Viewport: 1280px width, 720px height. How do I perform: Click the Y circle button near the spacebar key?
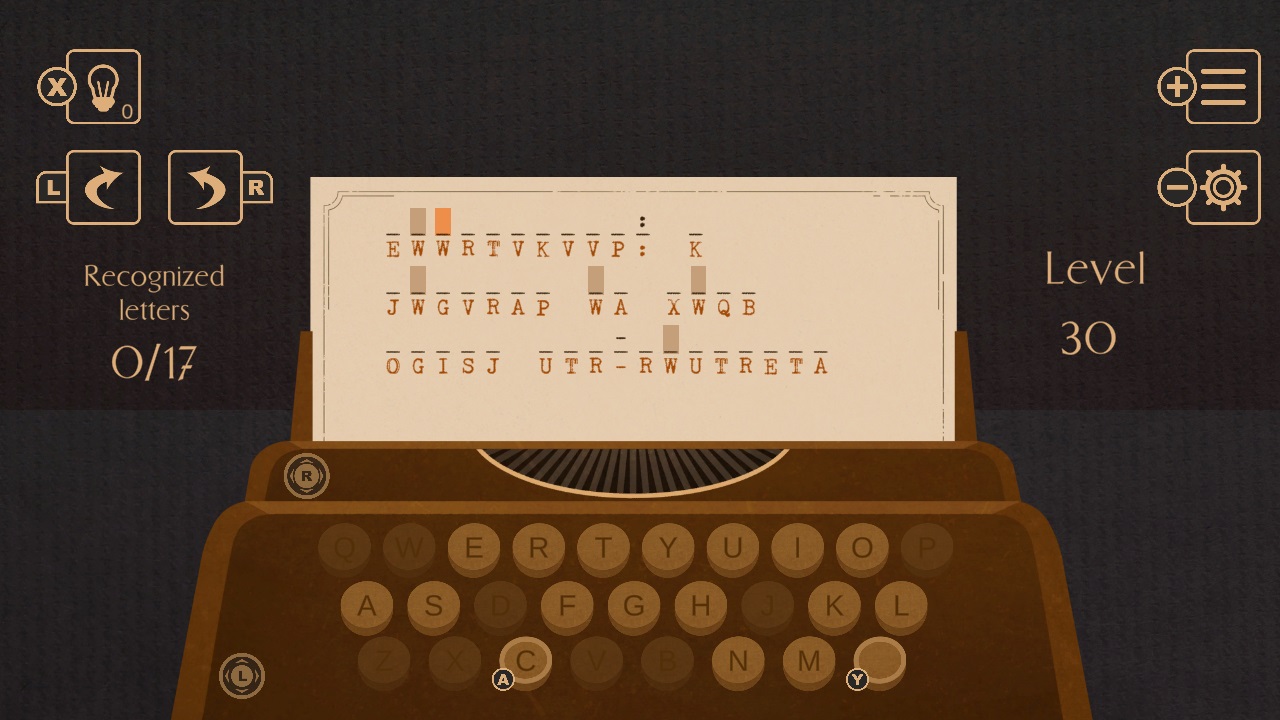857,679
